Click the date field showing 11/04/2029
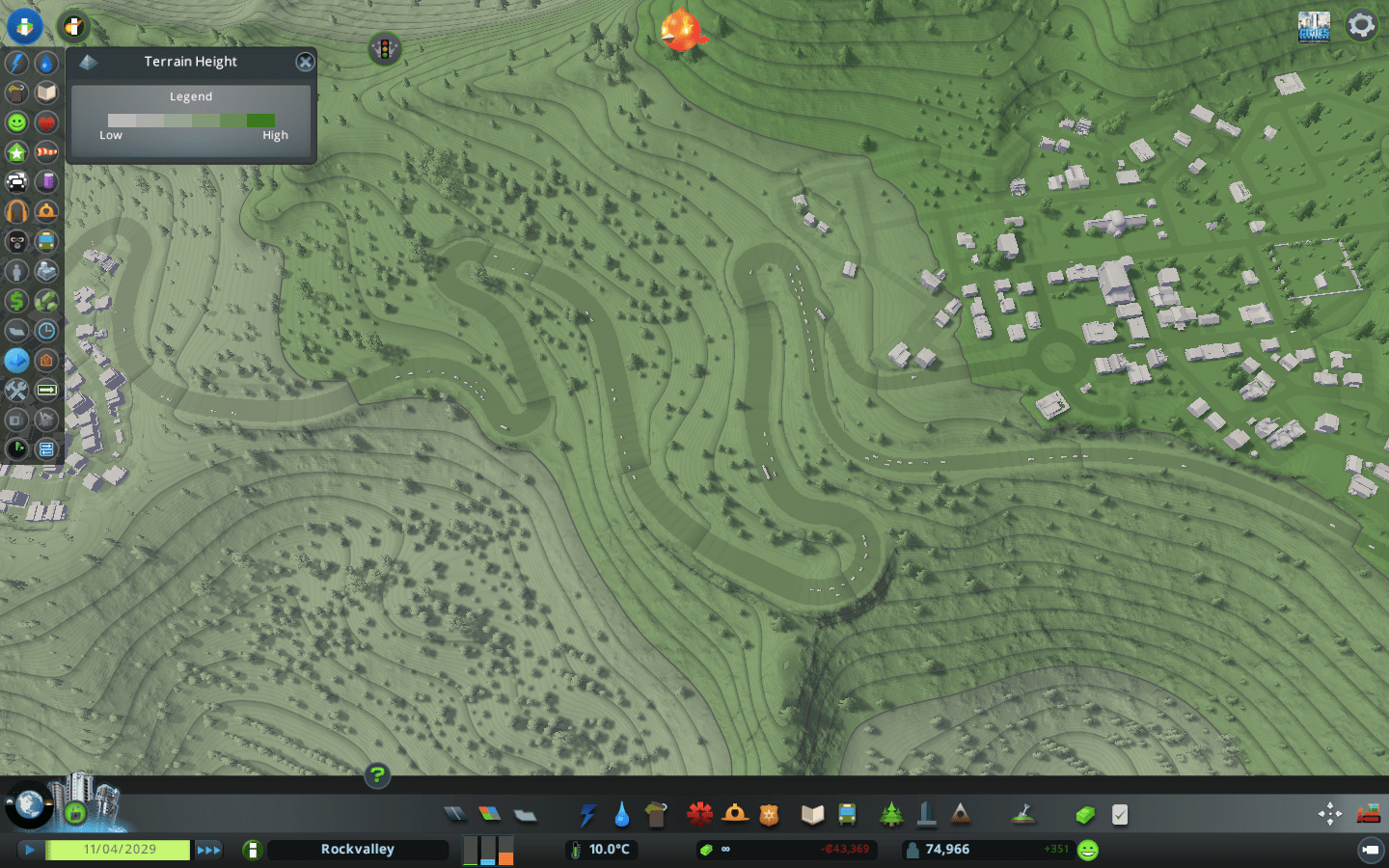Image resolution: width=1389 pixels, height=868 pixels. [x=119, y=850]
